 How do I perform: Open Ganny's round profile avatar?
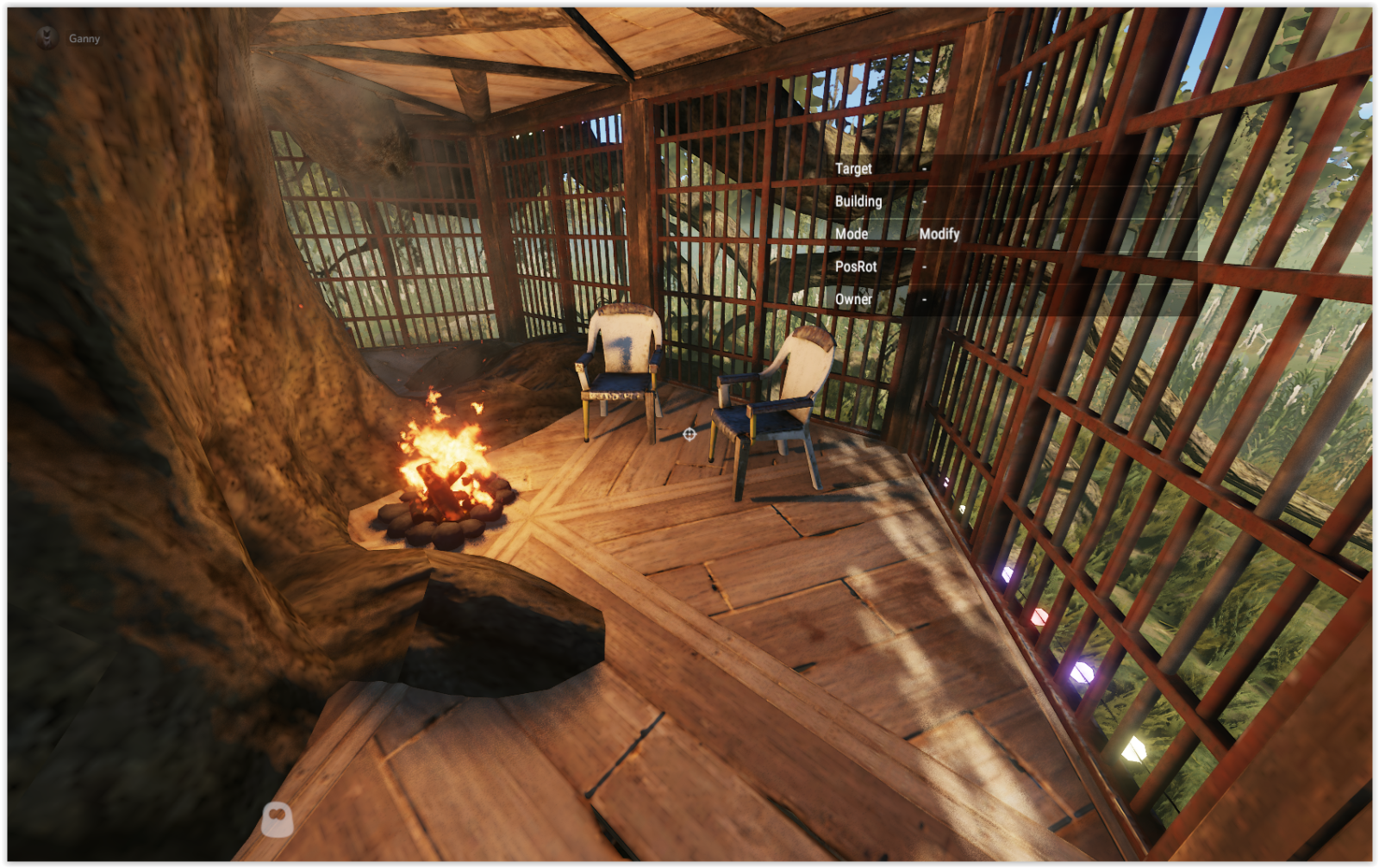click(x=47, y=37)
